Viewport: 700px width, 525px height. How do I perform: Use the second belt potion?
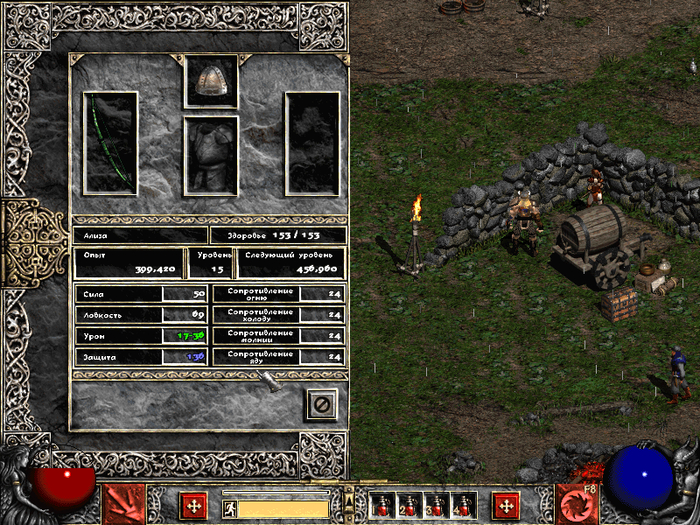409,505
